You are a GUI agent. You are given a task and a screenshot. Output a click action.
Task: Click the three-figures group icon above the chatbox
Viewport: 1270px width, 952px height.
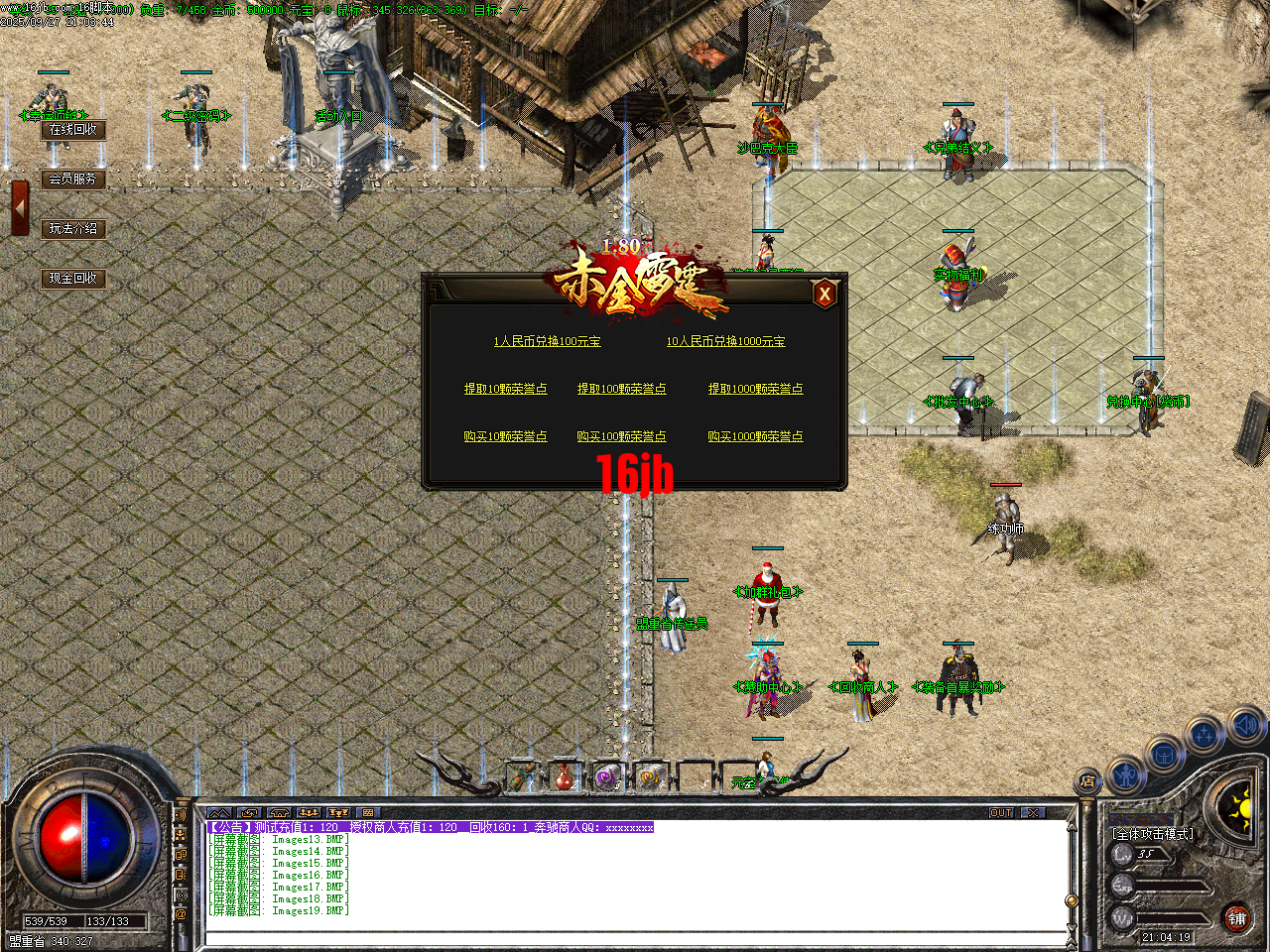[x=307, y=811]
